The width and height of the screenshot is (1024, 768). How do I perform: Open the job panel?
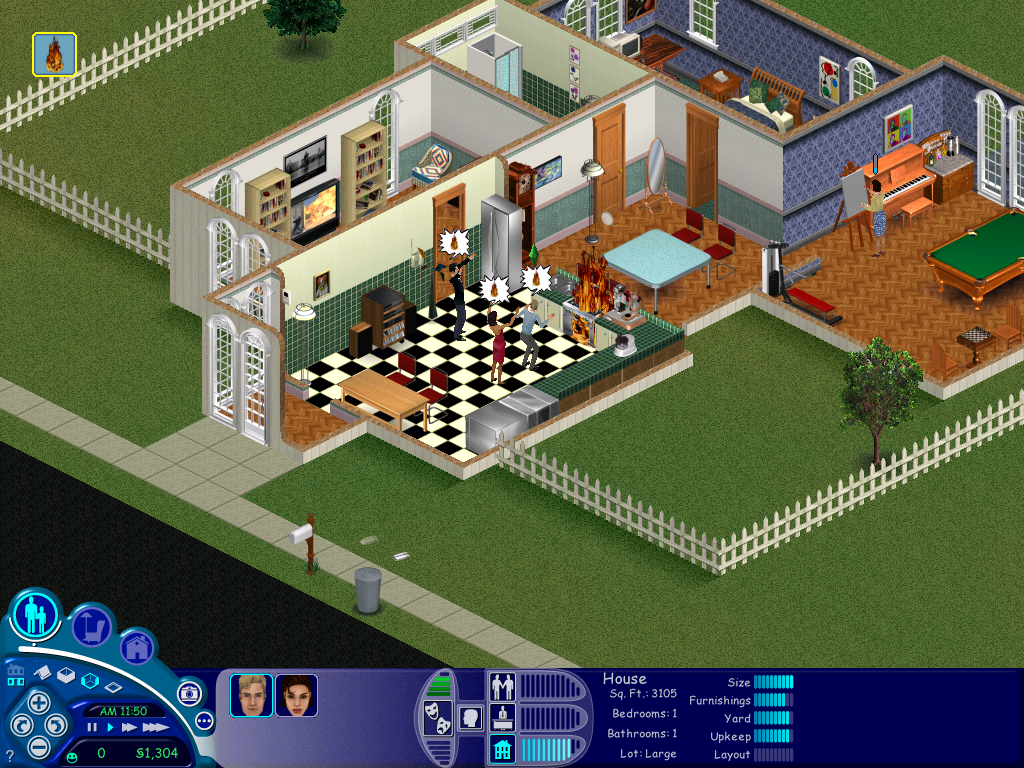pyautogui.click(x=501, y=717)
